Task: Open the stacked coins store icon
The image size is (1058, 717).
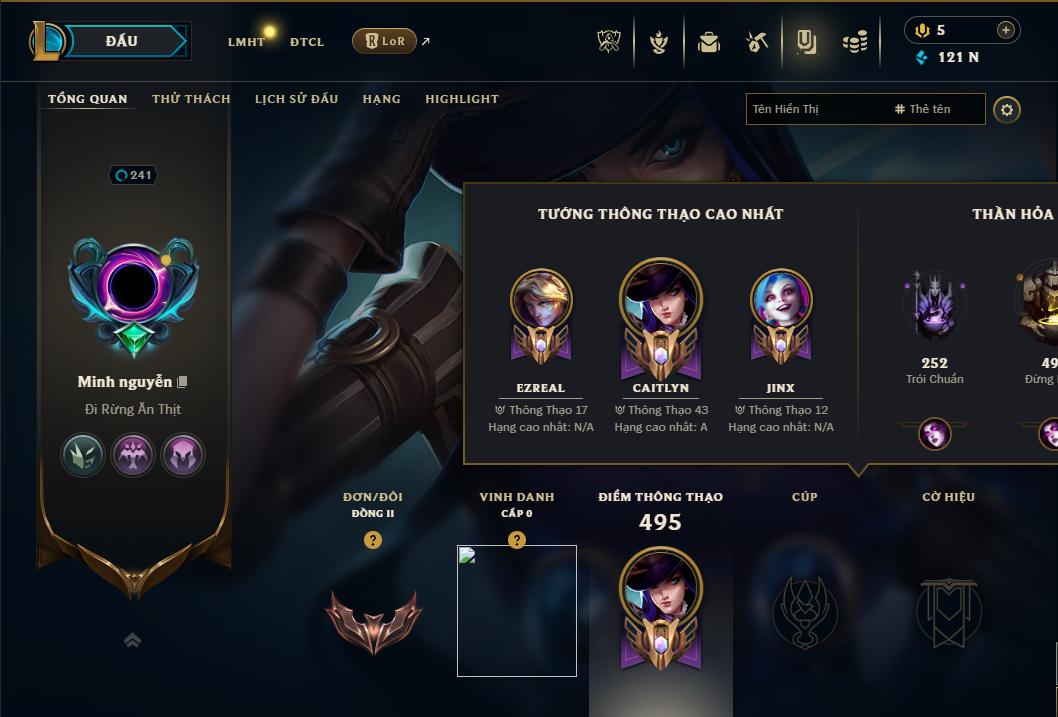Action: [854, 42]
